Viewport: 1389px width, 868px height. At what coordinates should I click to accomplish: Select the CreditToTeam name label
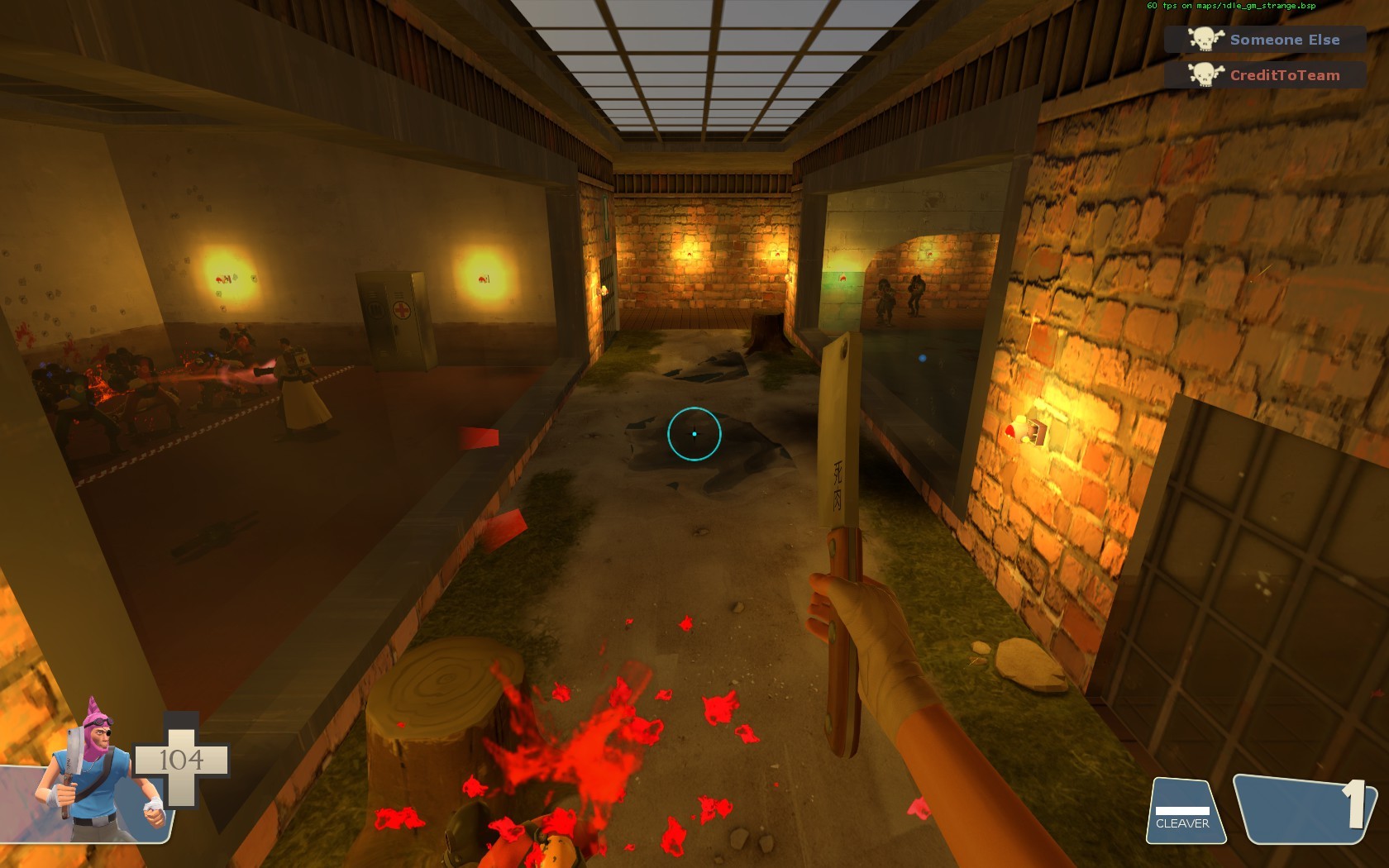[x=1283, y=75]
